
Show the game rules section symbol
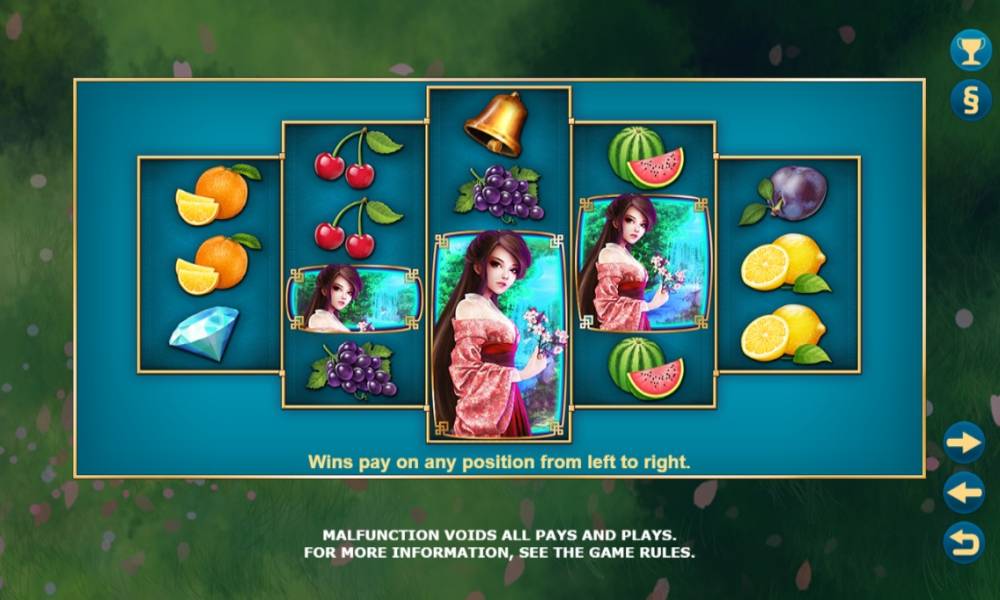pyautogui.click(x=970, y=100)
